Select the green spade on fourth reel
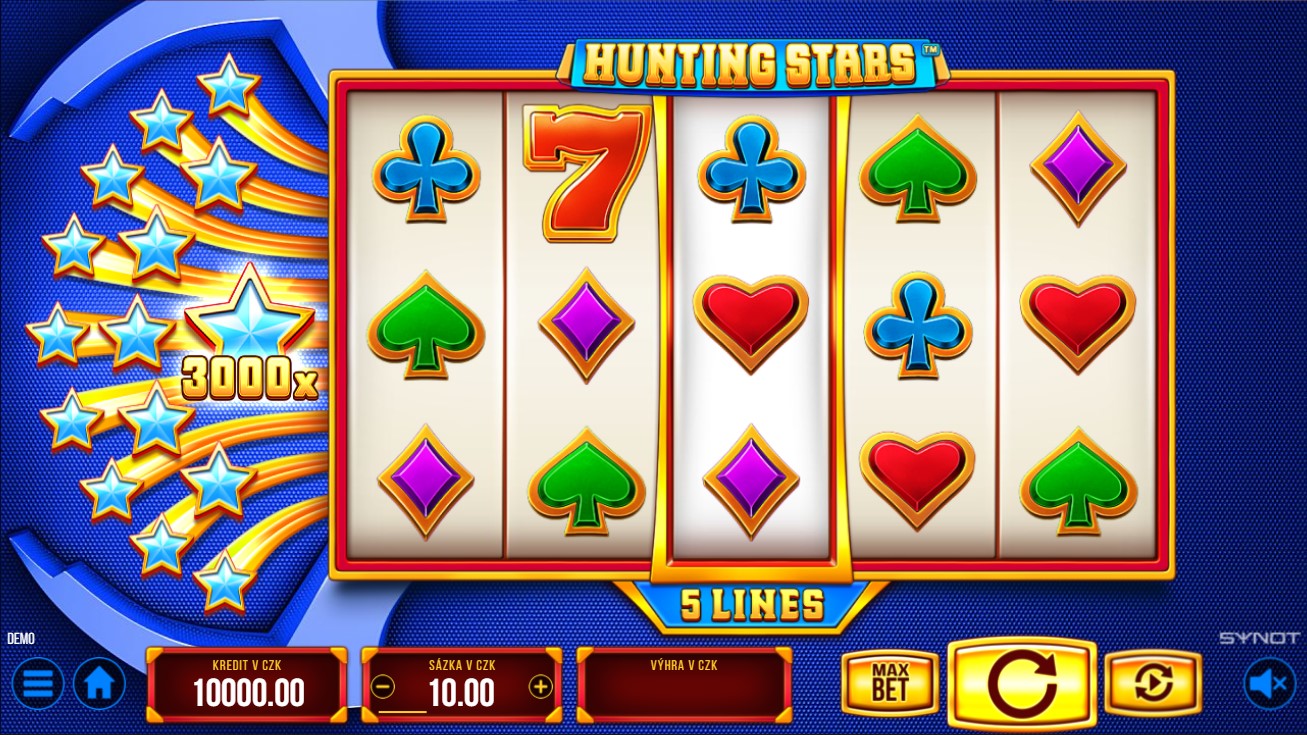This screenshot has width=1307, height=735. pyautogui.click(x=916, y=172)
